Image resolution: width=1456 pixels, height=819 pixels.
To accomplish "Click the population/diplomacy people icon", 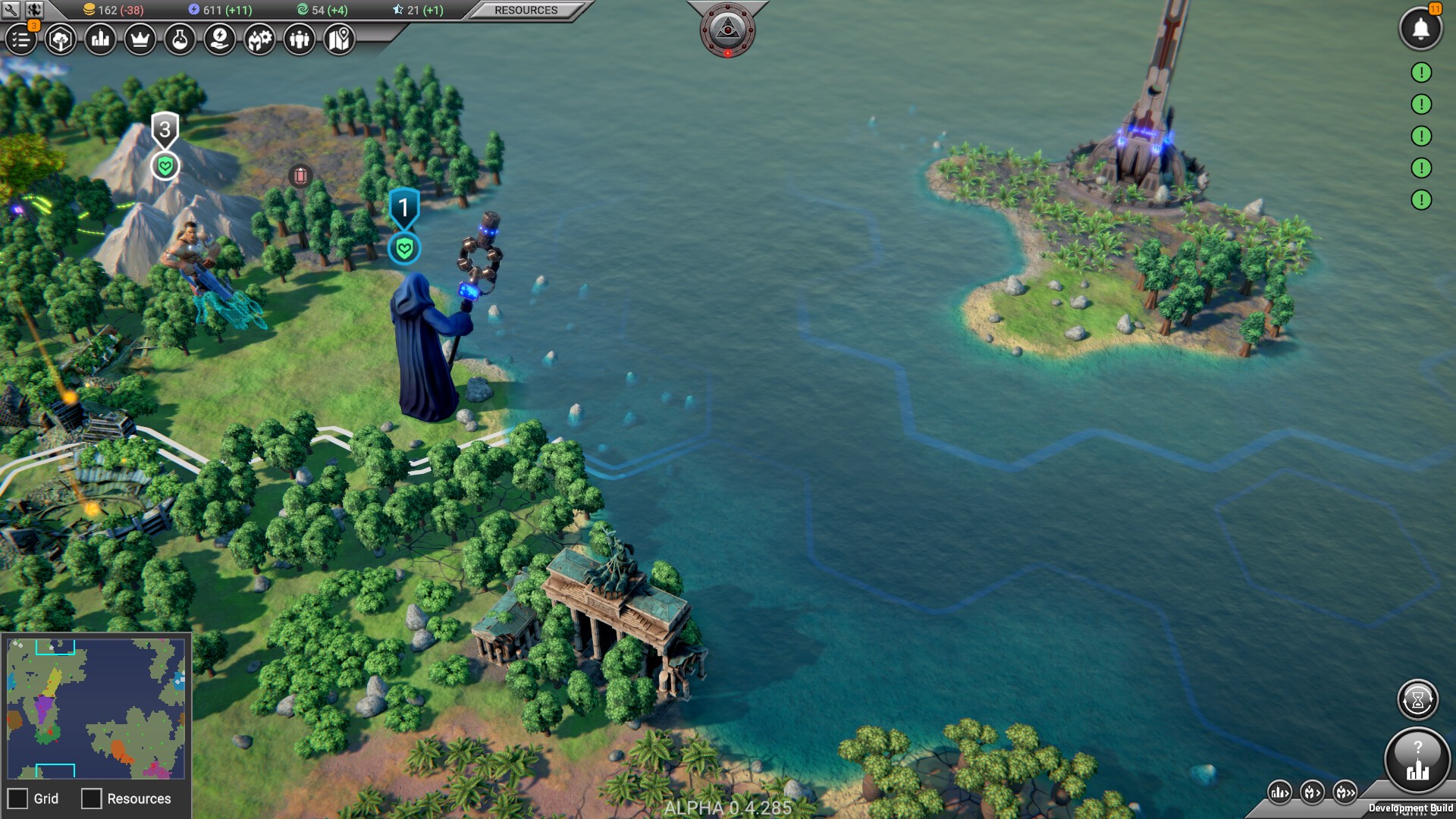I will point(299,40).
